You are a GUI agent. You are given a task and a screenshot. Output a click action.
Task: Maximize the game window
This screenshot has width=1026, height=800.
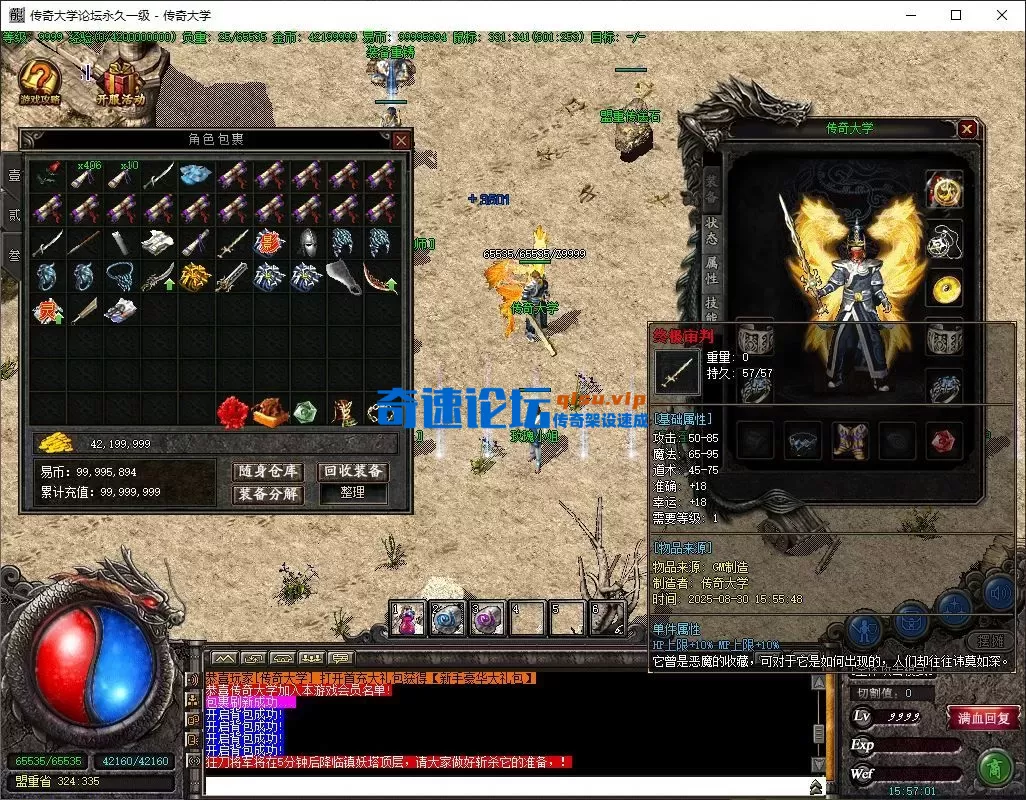pos(956,15)
